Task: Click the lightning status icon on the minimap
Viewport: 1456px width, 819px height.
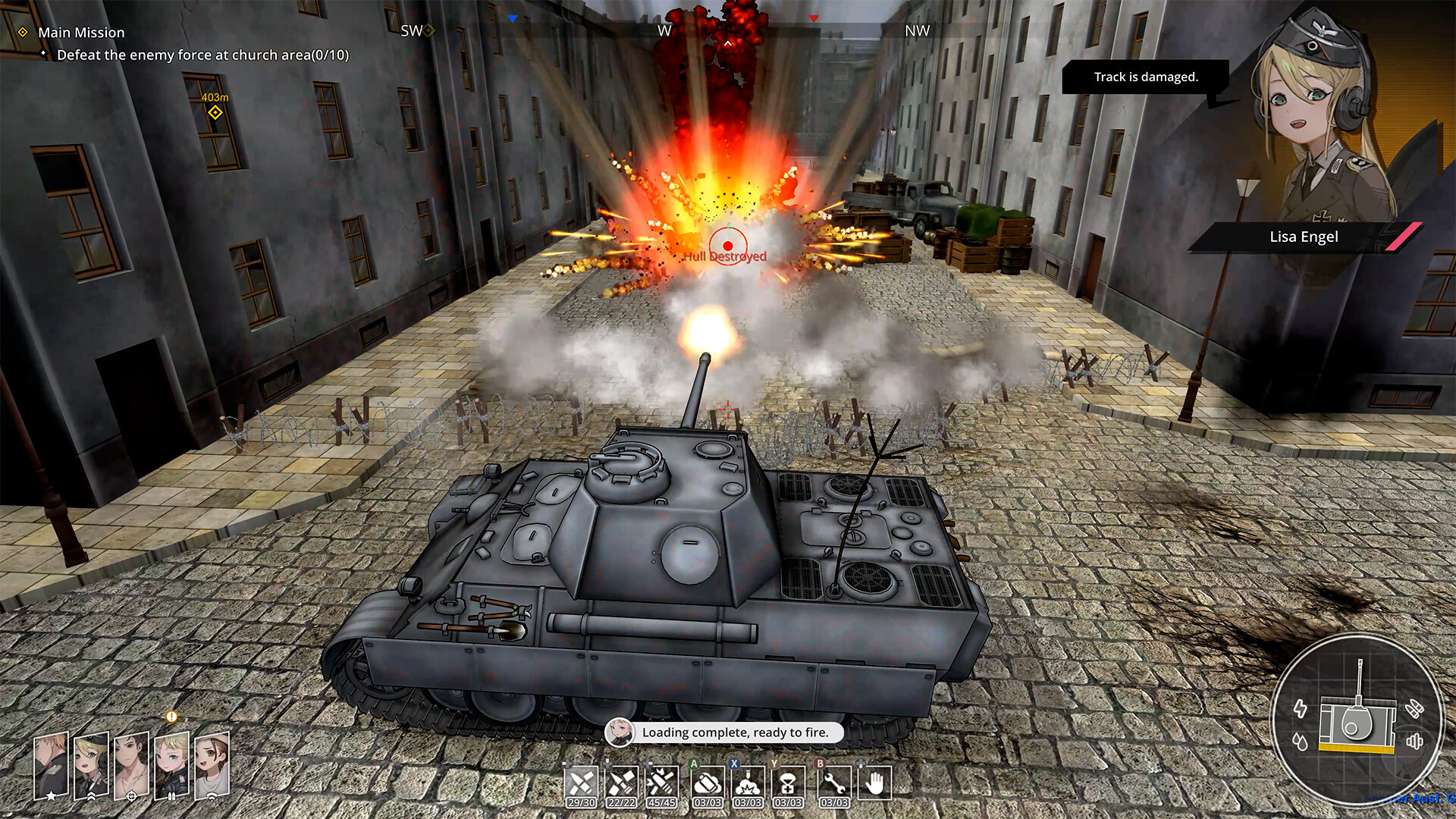Action: (1300, 709)
